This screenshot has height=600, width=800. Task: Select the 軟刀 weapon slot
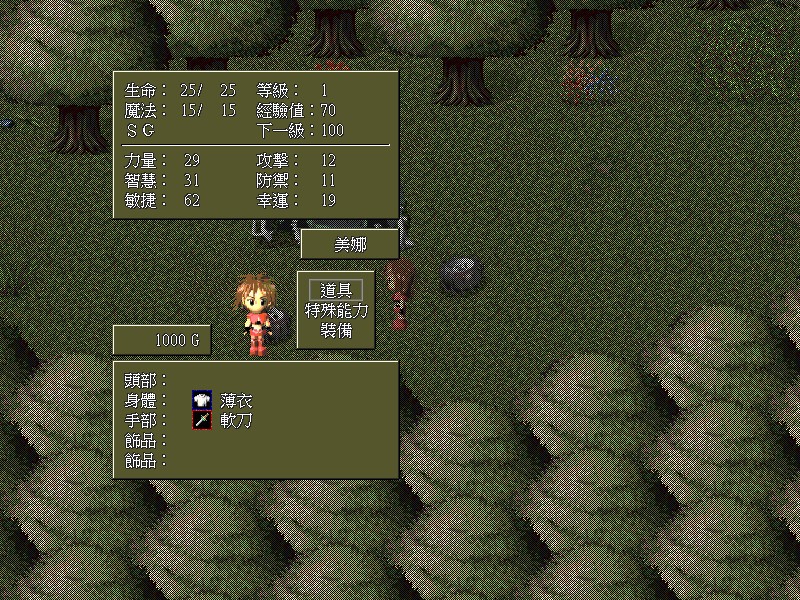[x=236, y=421]
